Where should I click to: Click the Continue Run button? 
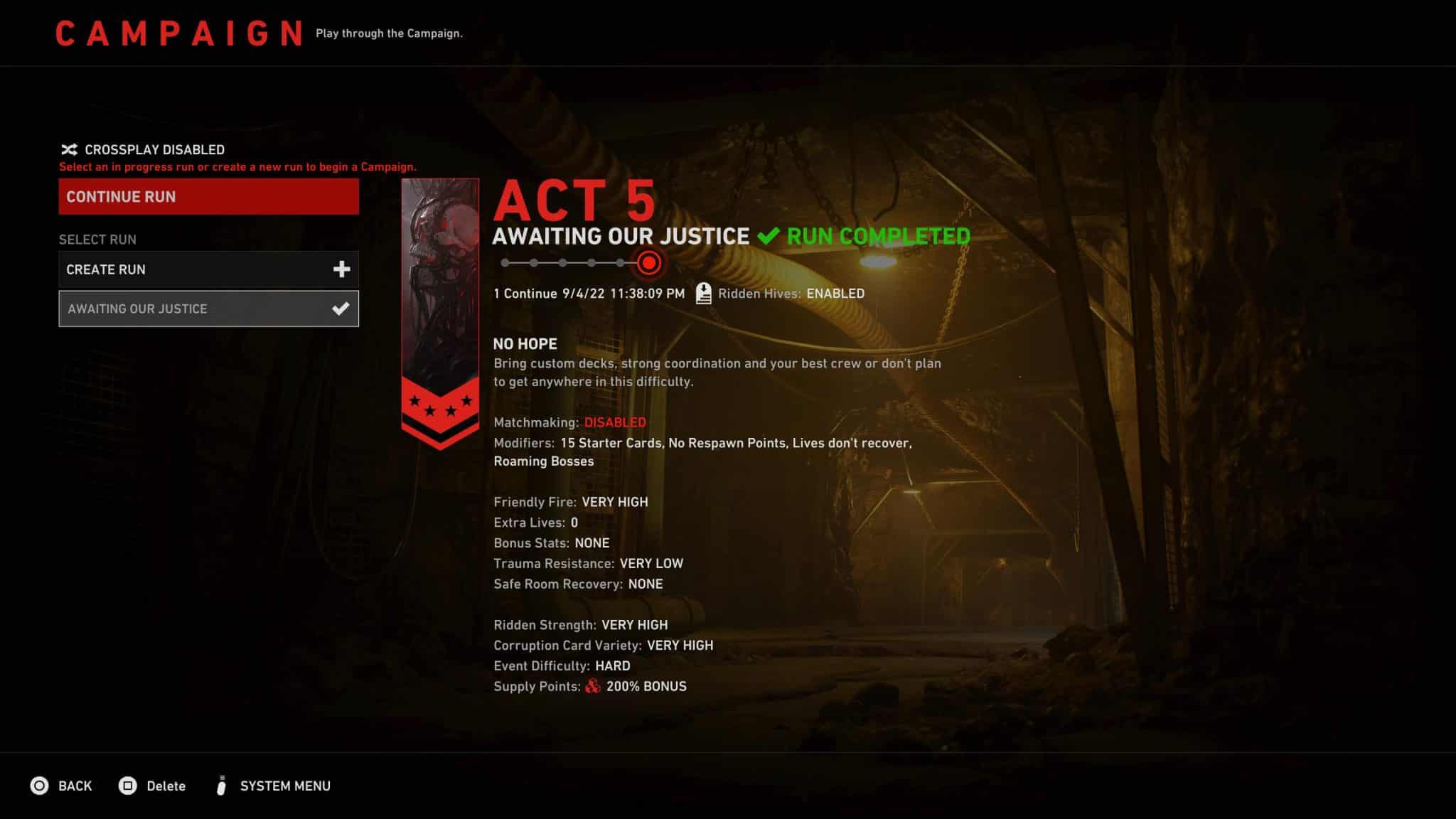[208, 197]
